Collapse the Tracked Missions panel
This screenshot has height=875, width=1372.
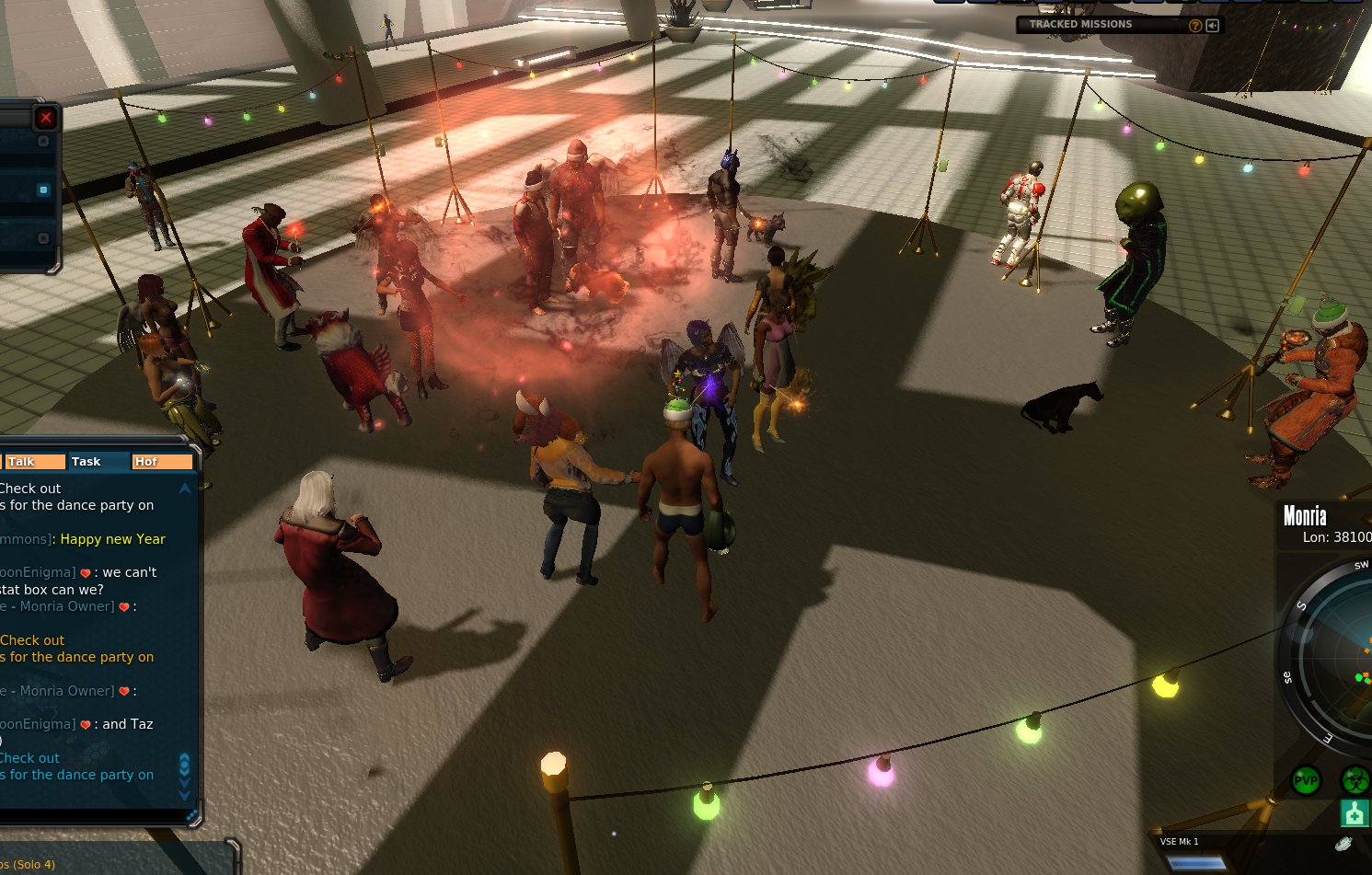[x=1213, y=26]
